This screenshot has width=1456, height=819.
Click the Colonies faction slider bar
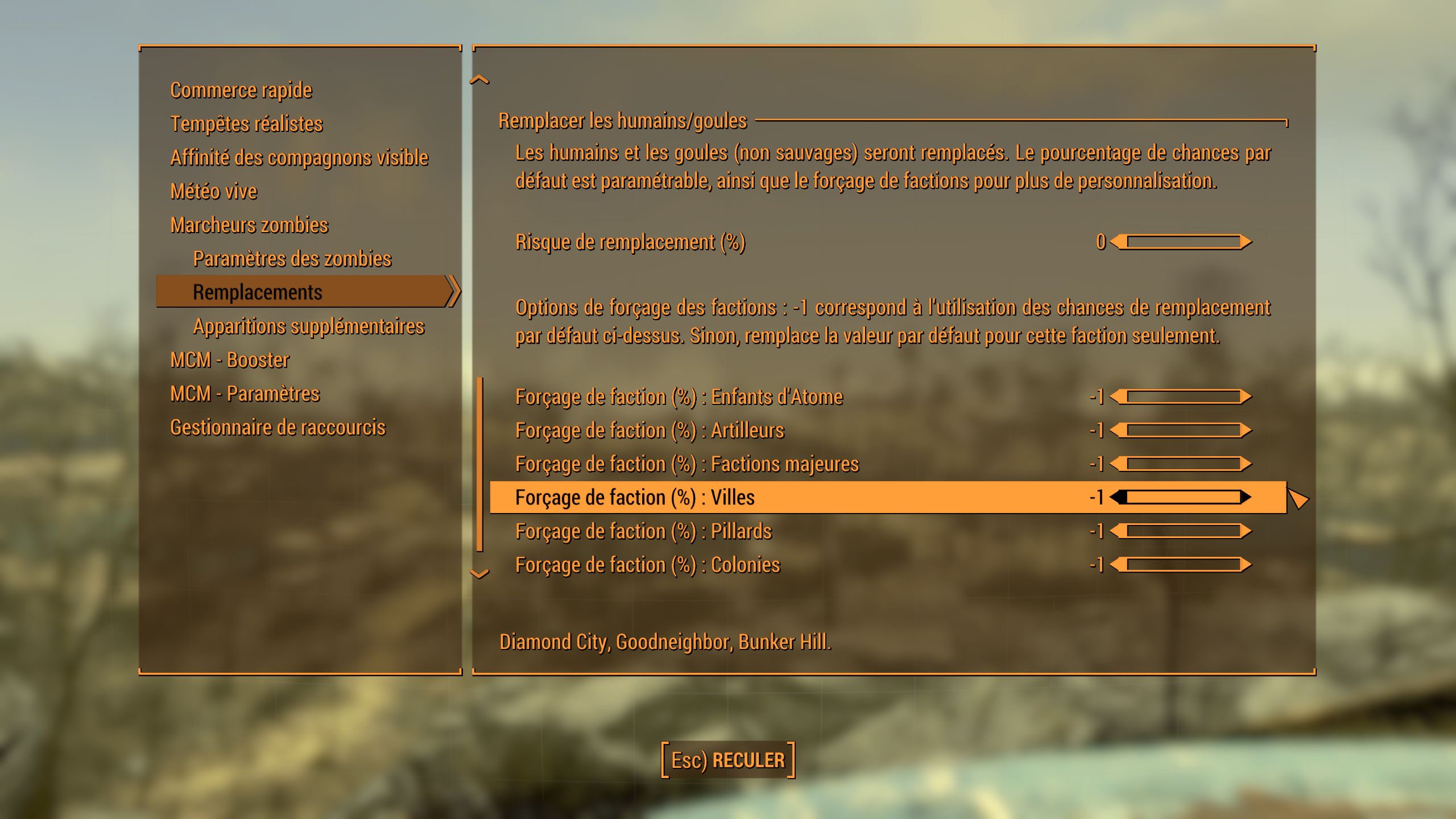[x=1183, y=565]
